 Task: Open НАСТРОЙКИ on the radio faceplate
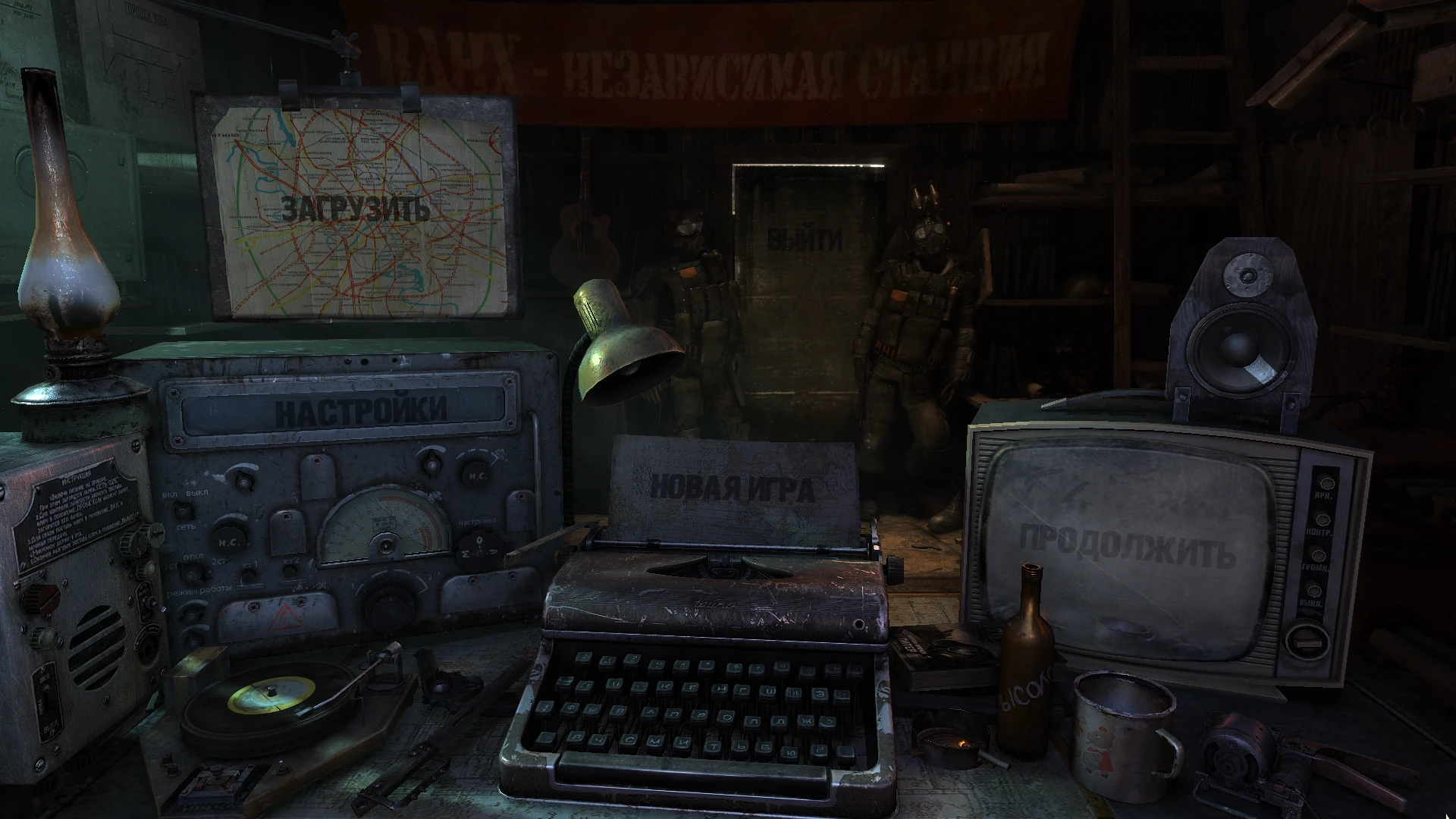click(360, 409)
